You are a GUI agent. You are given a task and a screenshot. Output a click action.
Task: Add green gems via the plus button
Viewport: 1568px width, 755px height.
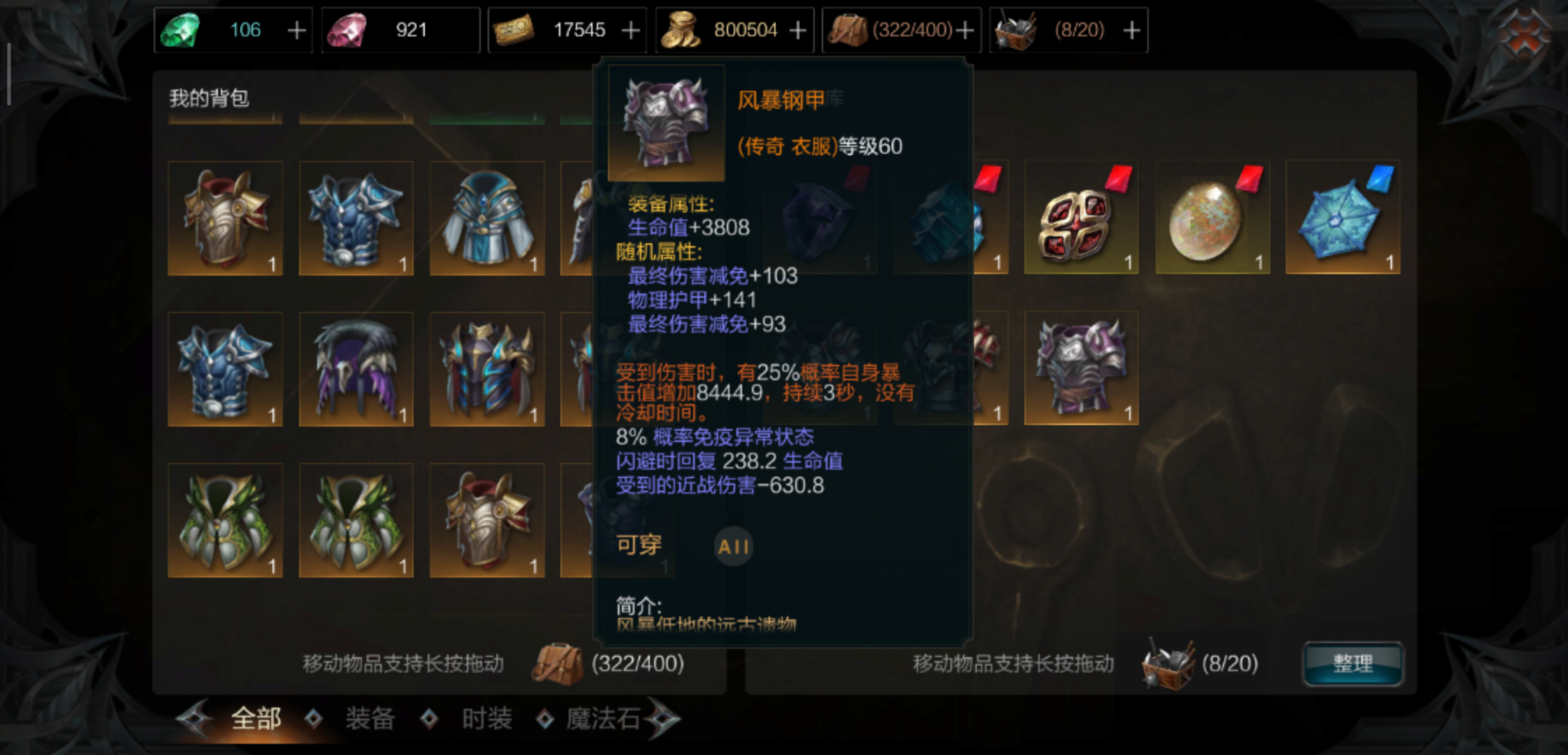298,29
